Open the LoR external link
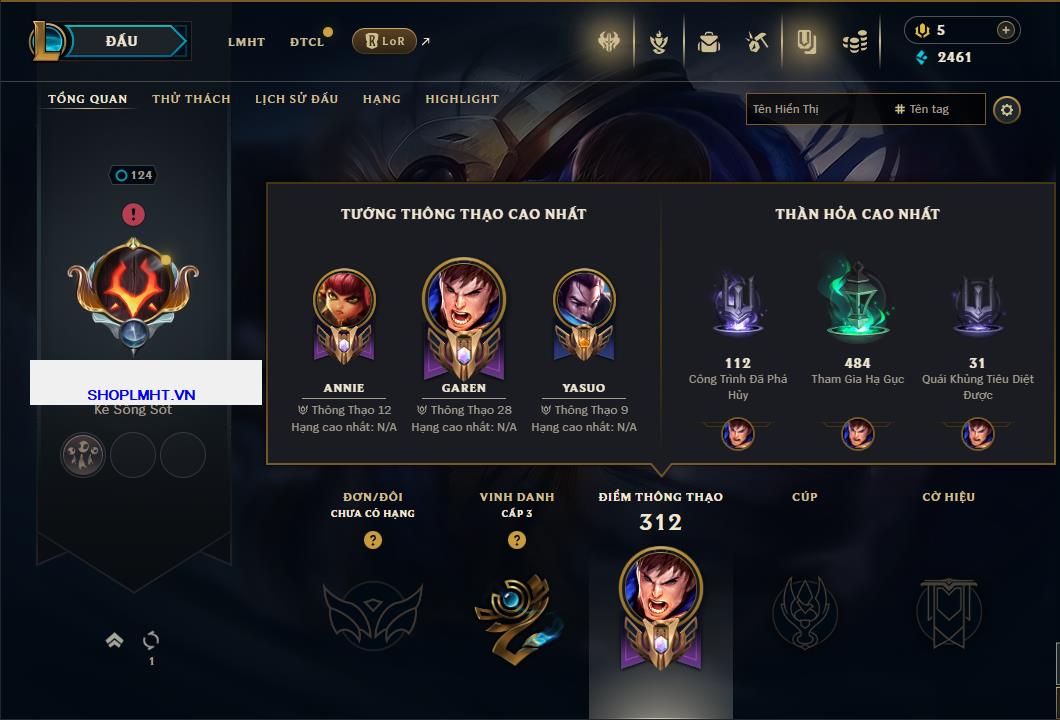Screen dimensions: 1060x720 (x=385, y=41)
